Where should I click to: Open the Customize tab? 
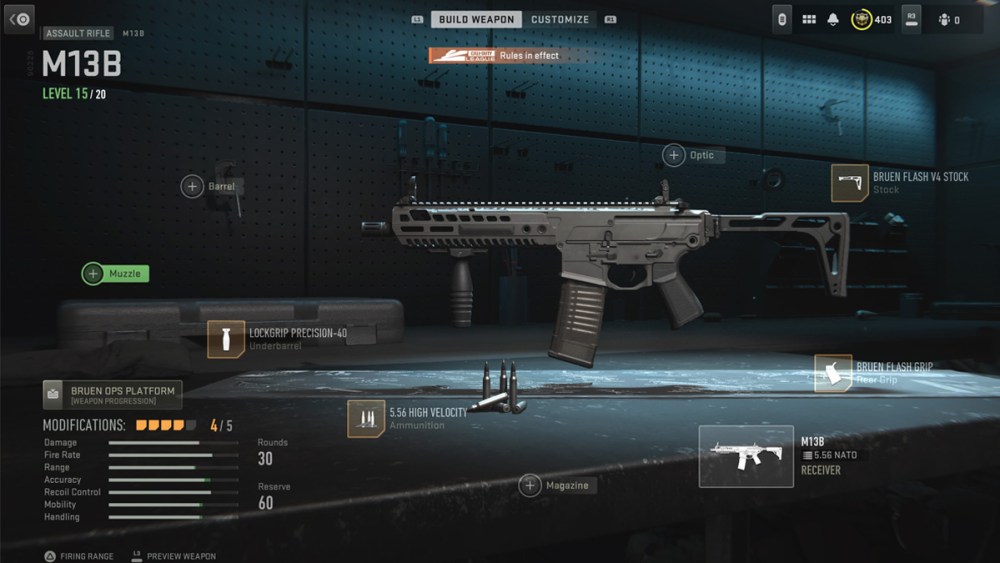(560, 19)
